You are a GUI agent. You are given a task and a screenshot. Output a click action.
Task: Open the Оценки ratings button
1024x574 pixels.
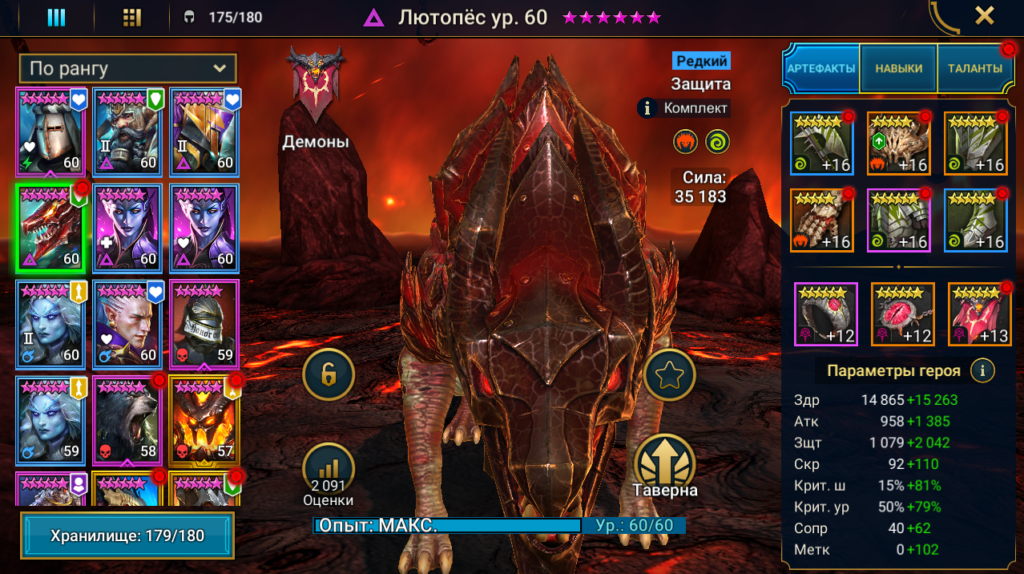click(329, 471)
